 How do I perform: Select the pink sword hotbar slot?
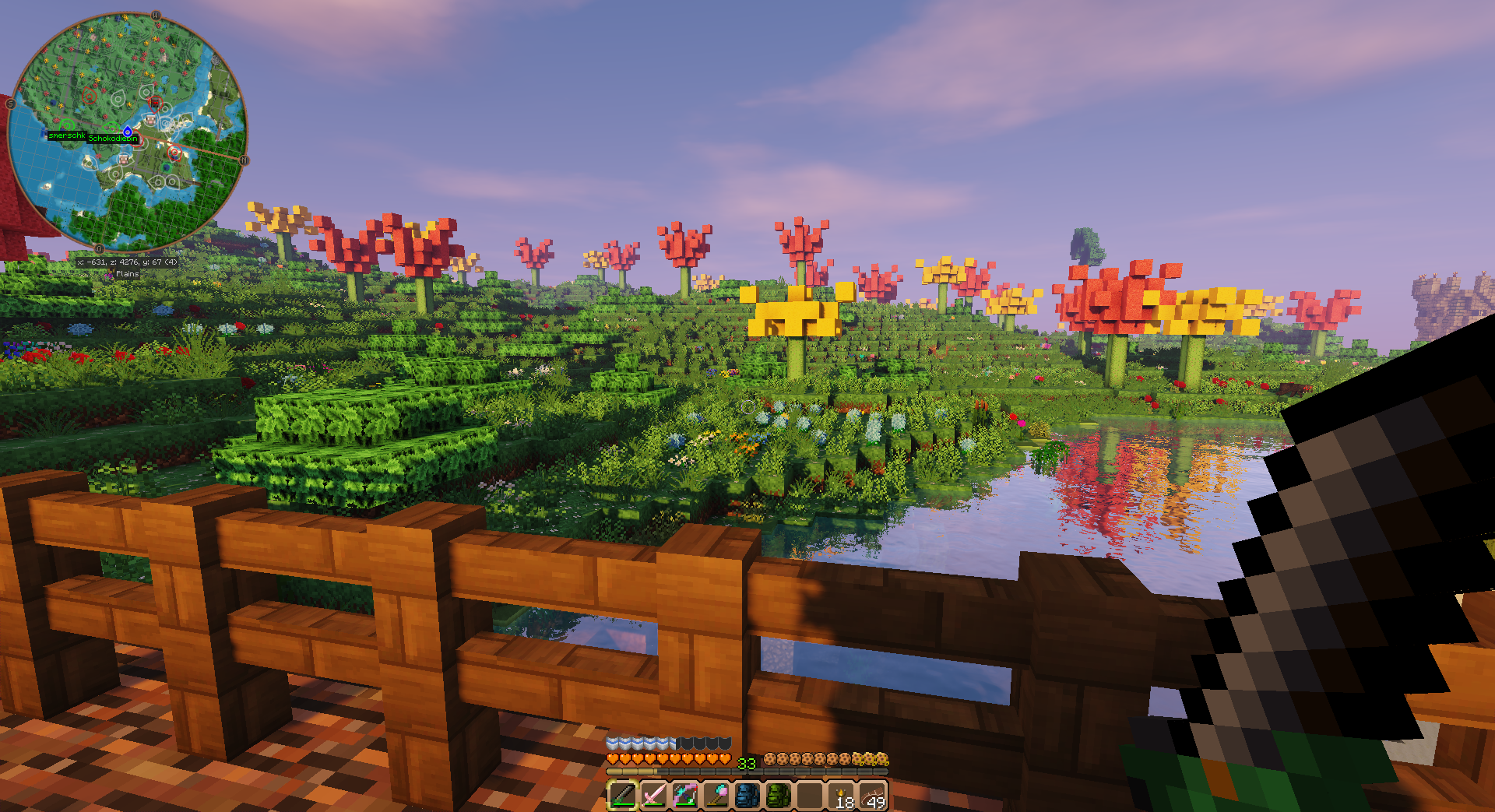point(654,795)
